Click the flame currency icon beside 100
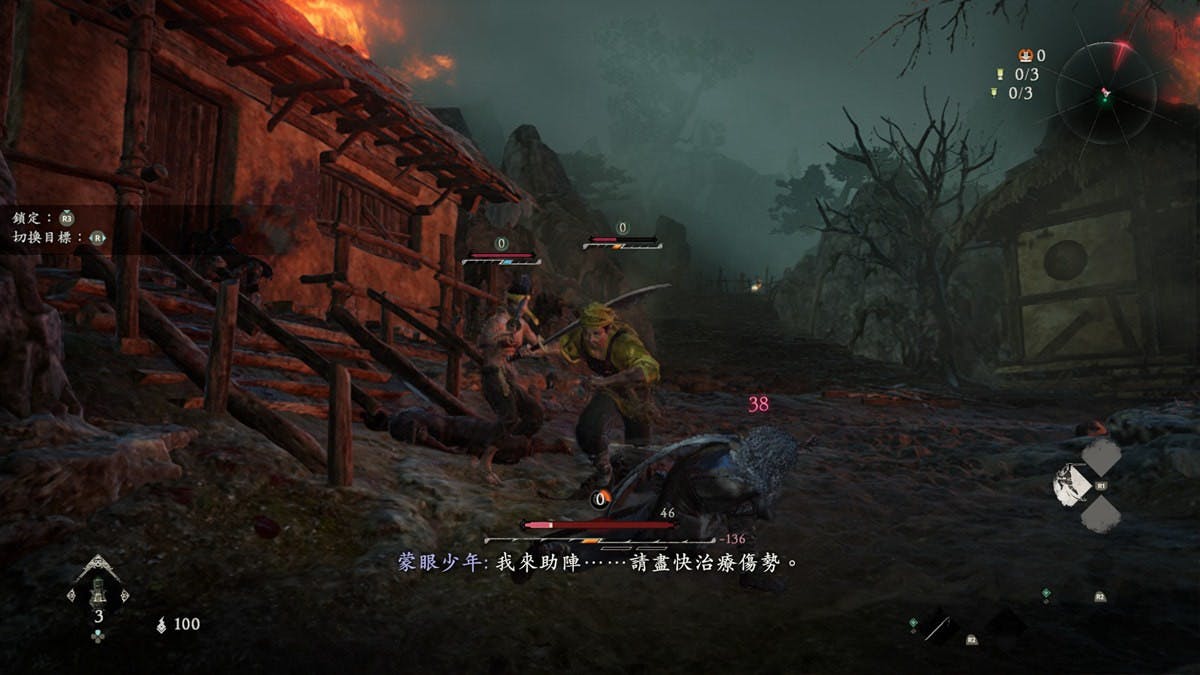Screen dimensions: 1200x675 [162, 625]
